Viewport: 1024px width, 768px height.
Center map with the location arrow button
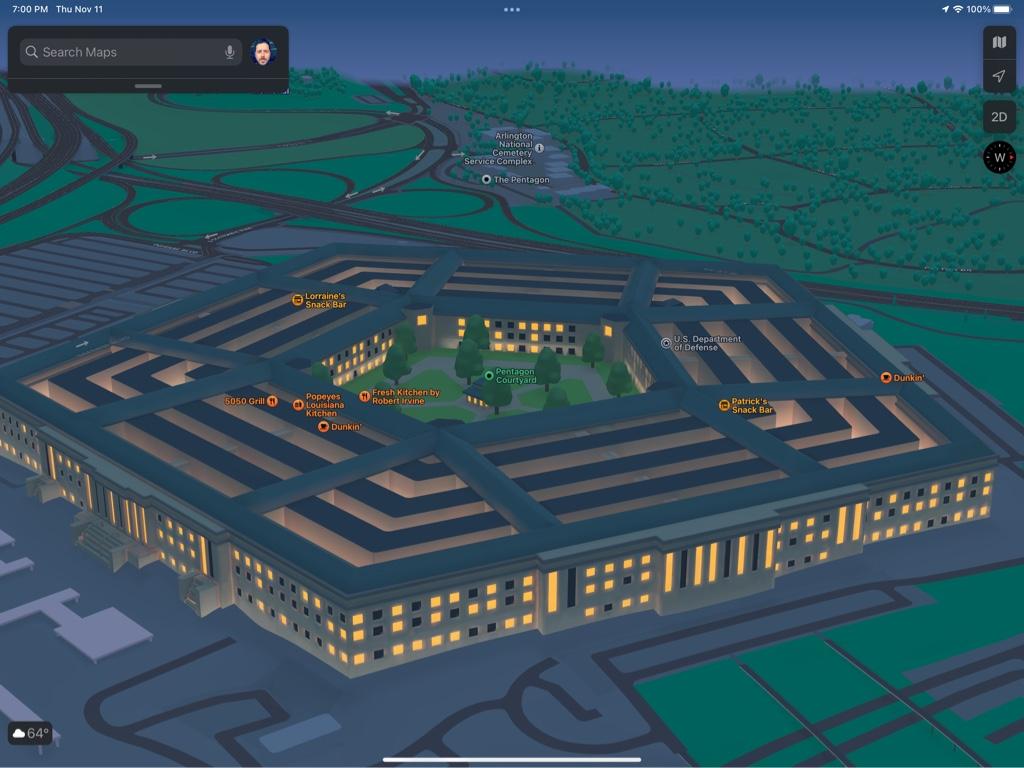999,77
